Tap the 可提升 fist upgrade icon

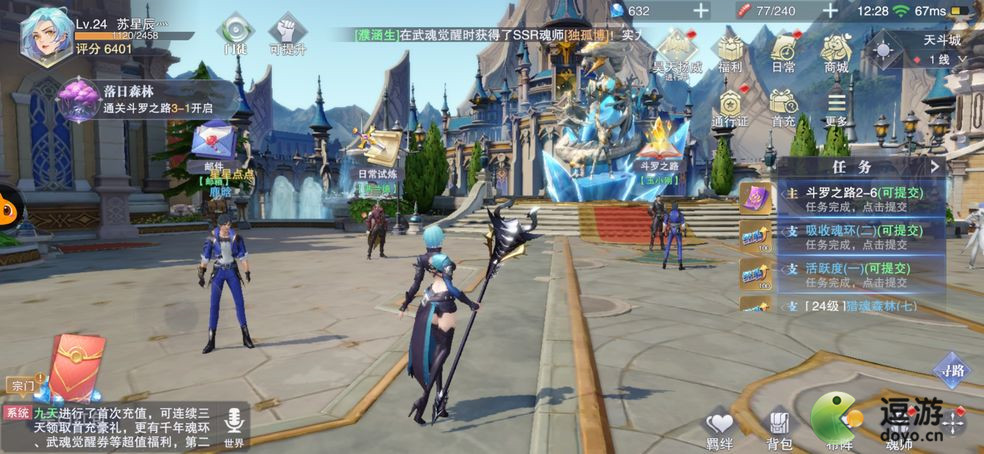pyautogui.click(x=287, y=32)
